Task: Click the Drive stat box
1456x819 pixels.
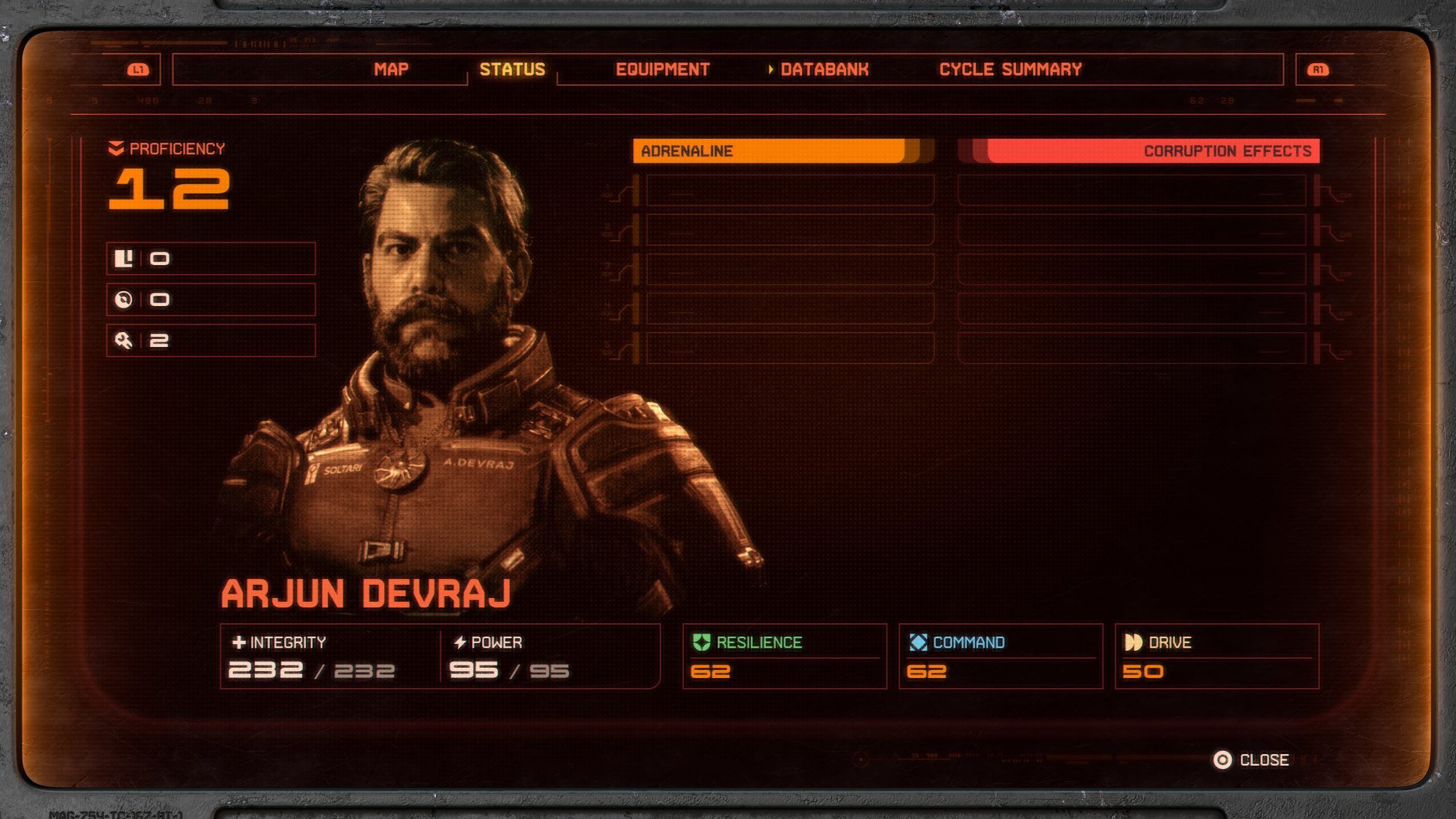Action: coord(1217,656)
